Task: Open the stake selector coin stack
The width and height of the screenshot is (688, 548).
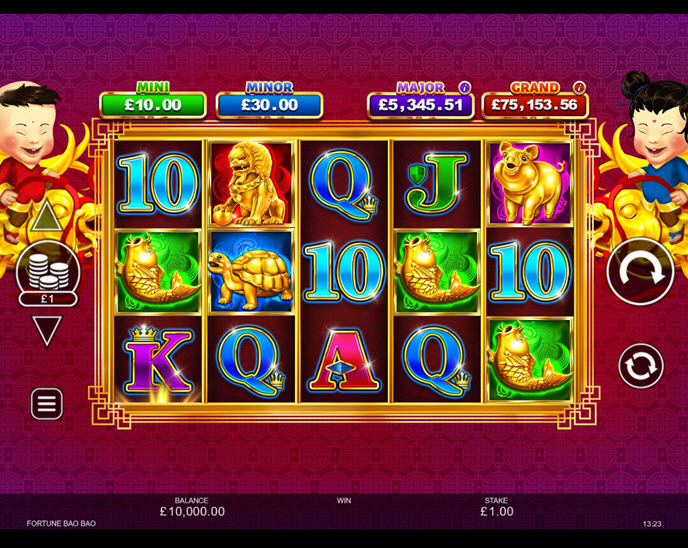Action: [x=47, y=270]
